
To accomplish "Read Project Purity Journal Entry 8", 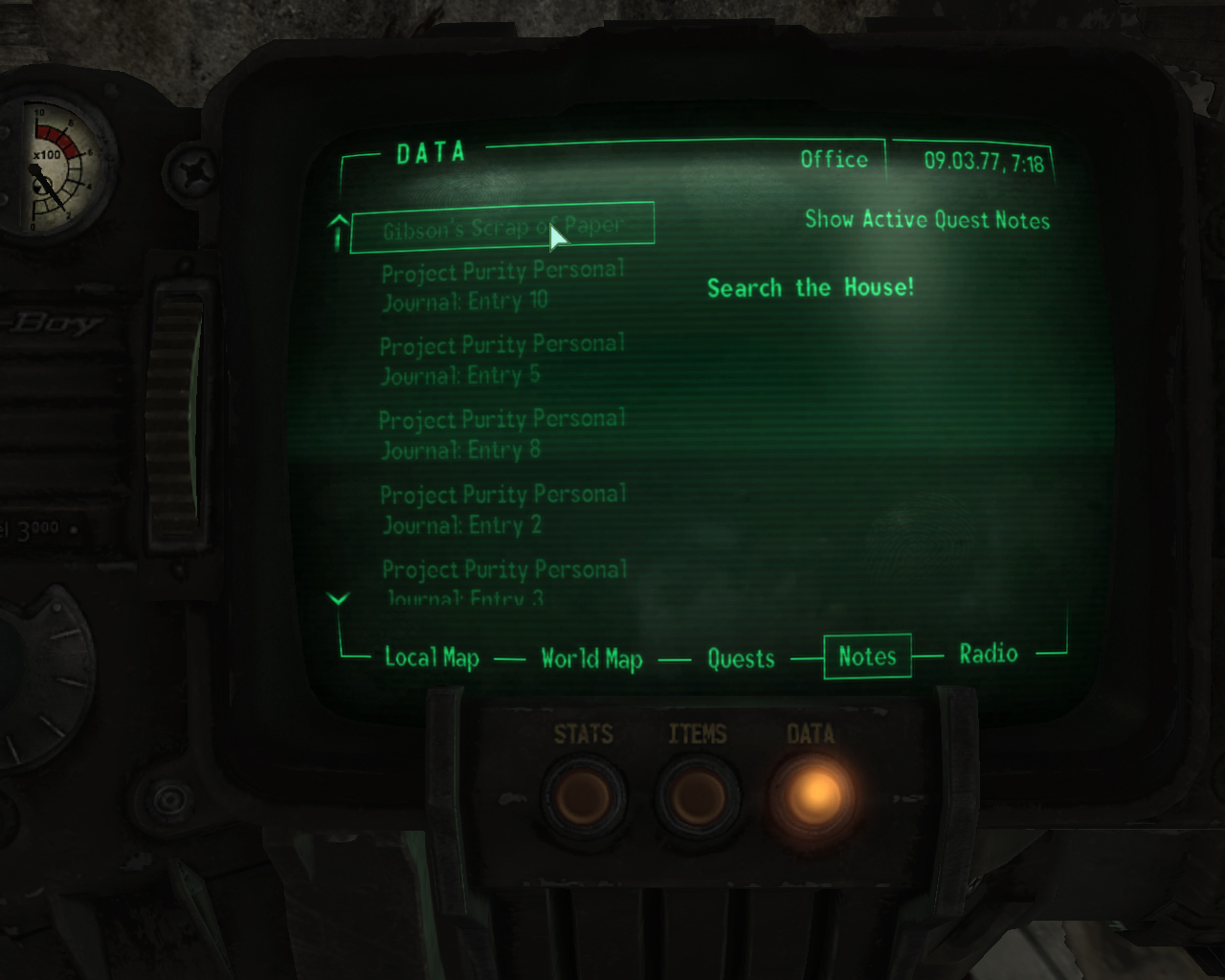I will 502,434.
